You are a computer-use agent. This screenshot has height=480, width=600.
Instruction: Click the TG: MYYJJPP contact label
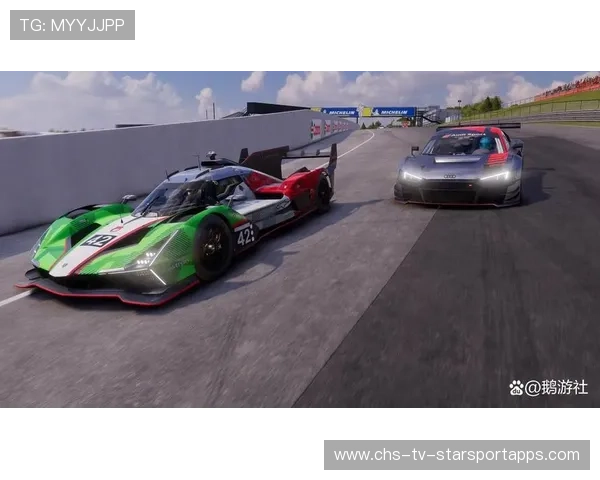coord(72,25)
